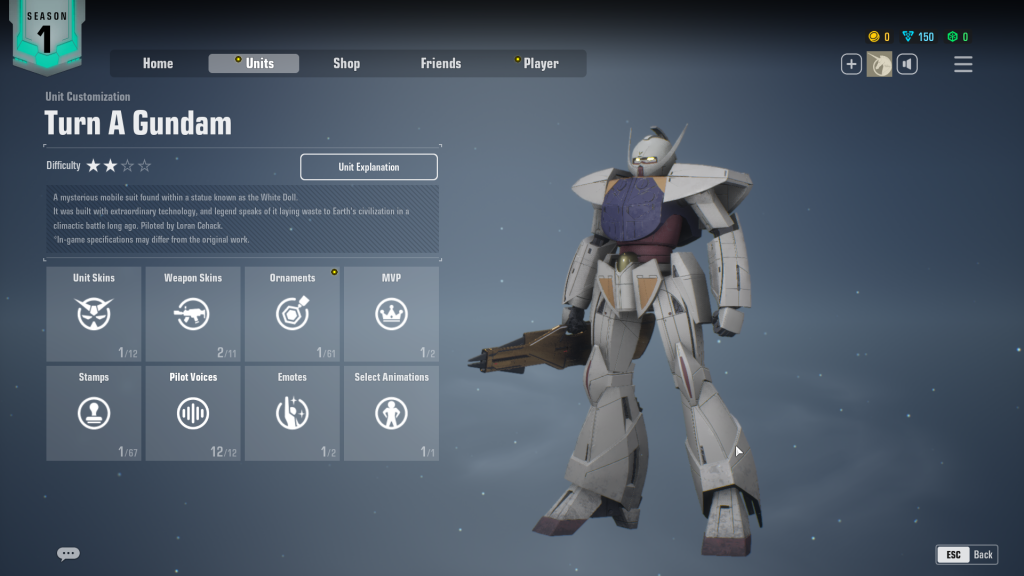Open the hamburger main menu

point(963,65)
